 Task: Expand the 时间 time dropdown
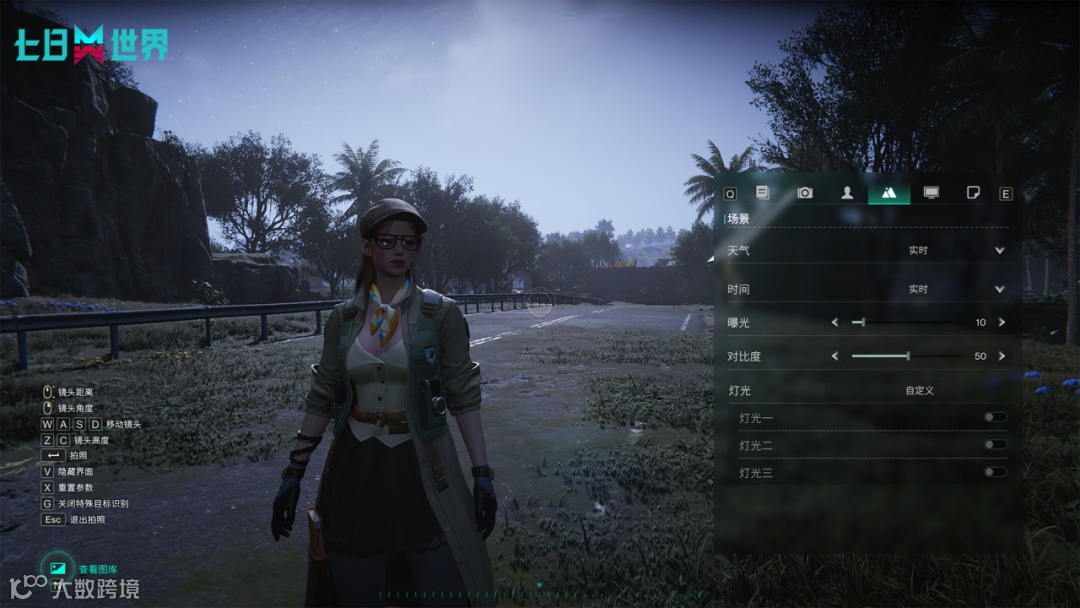(999, 289)
